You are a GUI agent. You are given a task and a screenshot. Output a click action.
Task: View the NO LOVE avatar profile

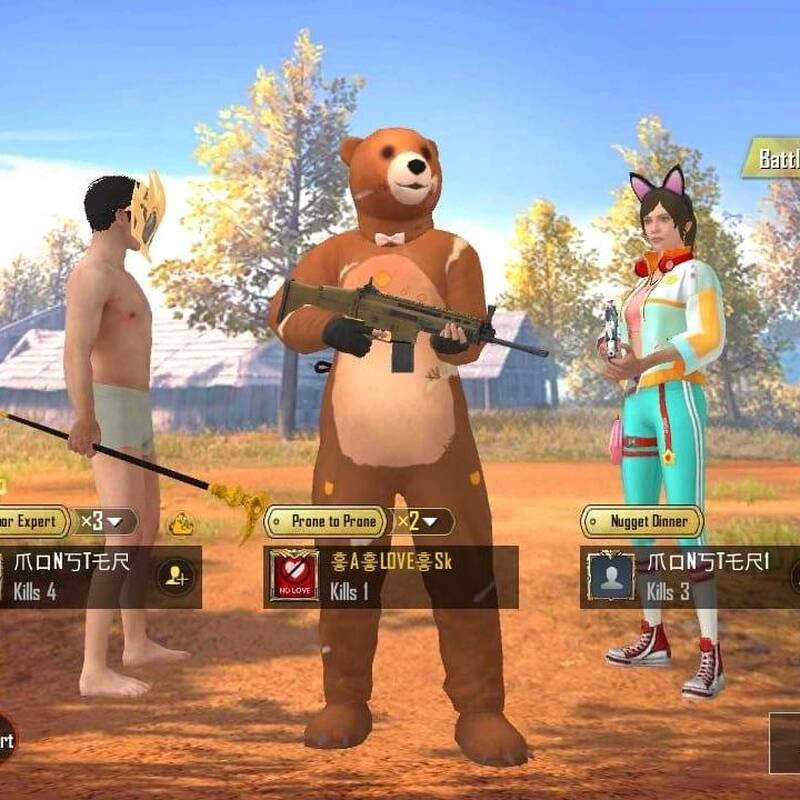(294, 576)
